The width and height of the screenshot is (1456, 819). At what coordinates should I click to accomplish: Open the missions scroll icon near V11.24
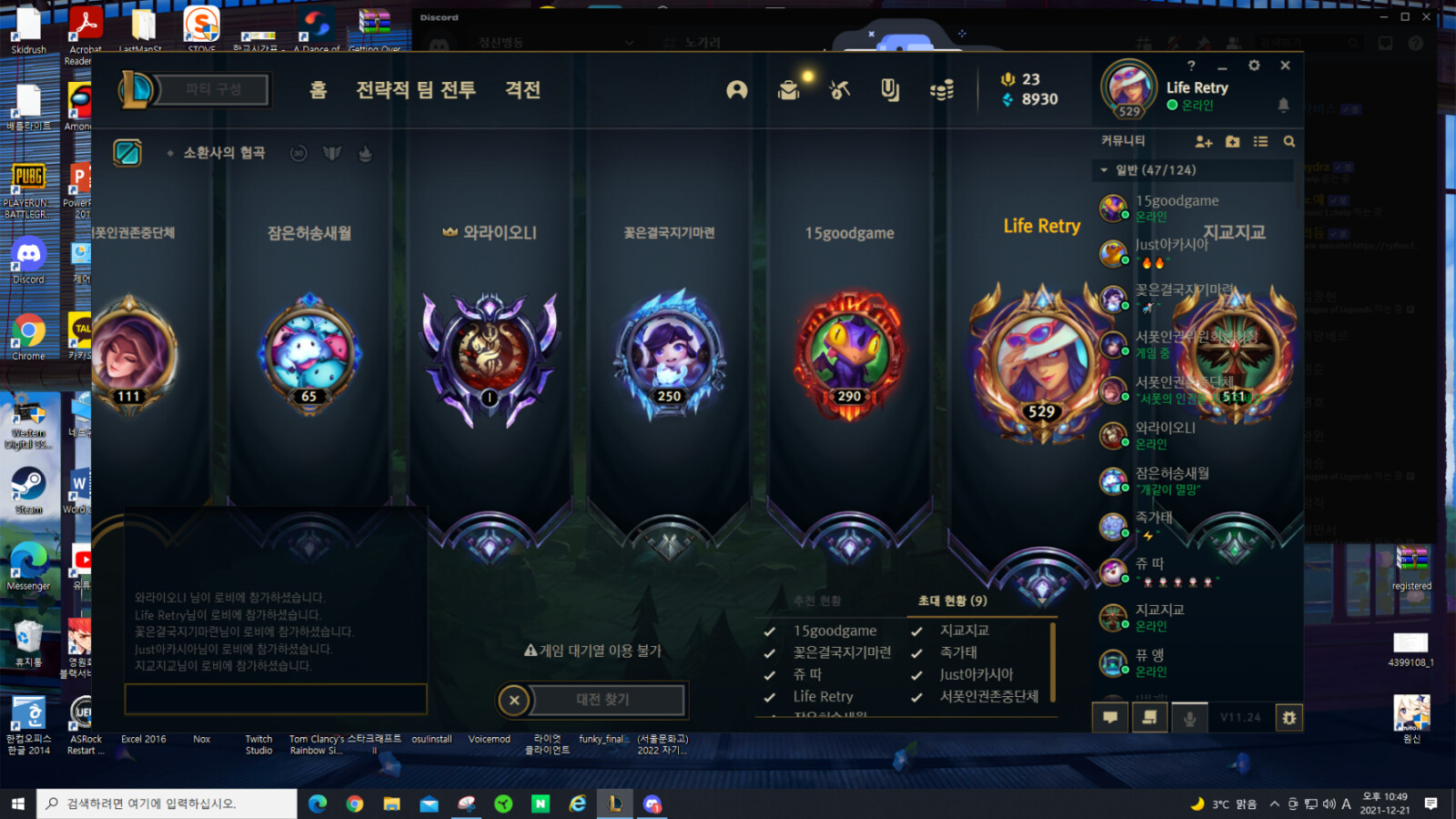[1149, 718]
